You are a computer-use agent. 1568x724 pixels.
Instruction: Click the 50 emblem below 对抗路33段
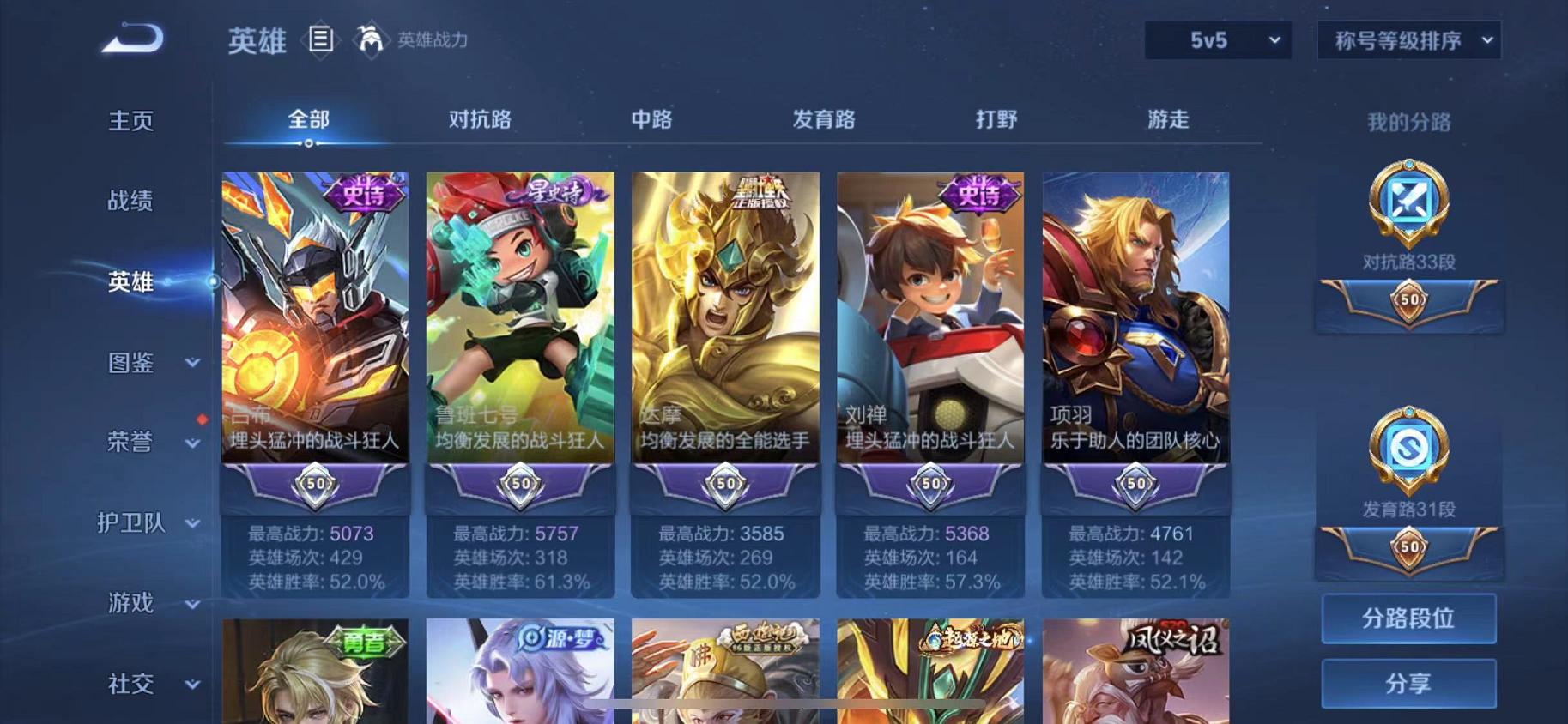[1408, 301]
